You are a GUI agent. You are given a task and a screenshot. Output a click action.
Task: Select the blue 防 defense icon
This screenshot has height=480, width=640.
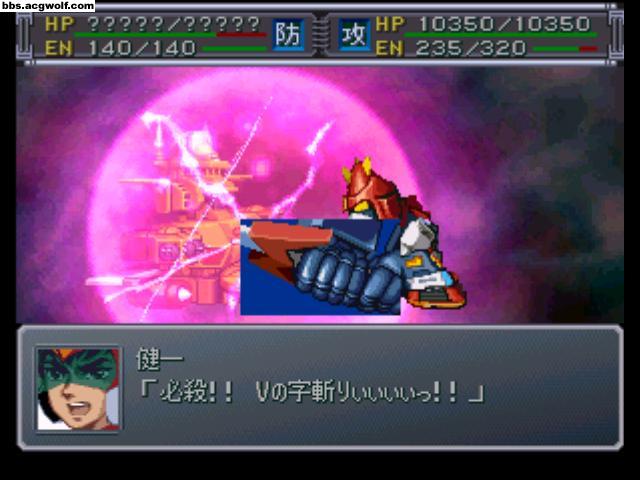[287, 34]
